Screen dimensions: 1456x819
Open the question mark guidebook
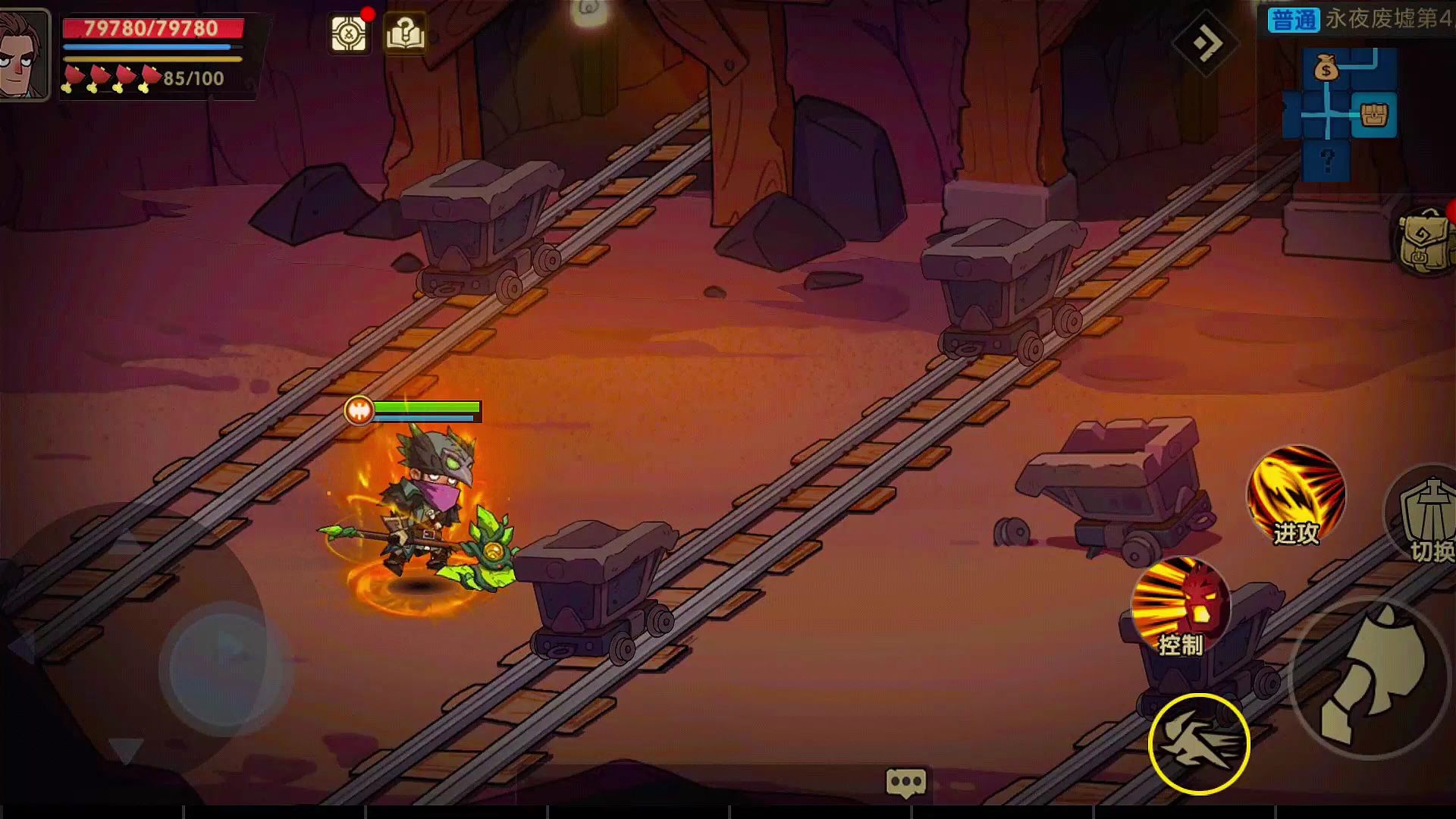click(x=405, y=34)
